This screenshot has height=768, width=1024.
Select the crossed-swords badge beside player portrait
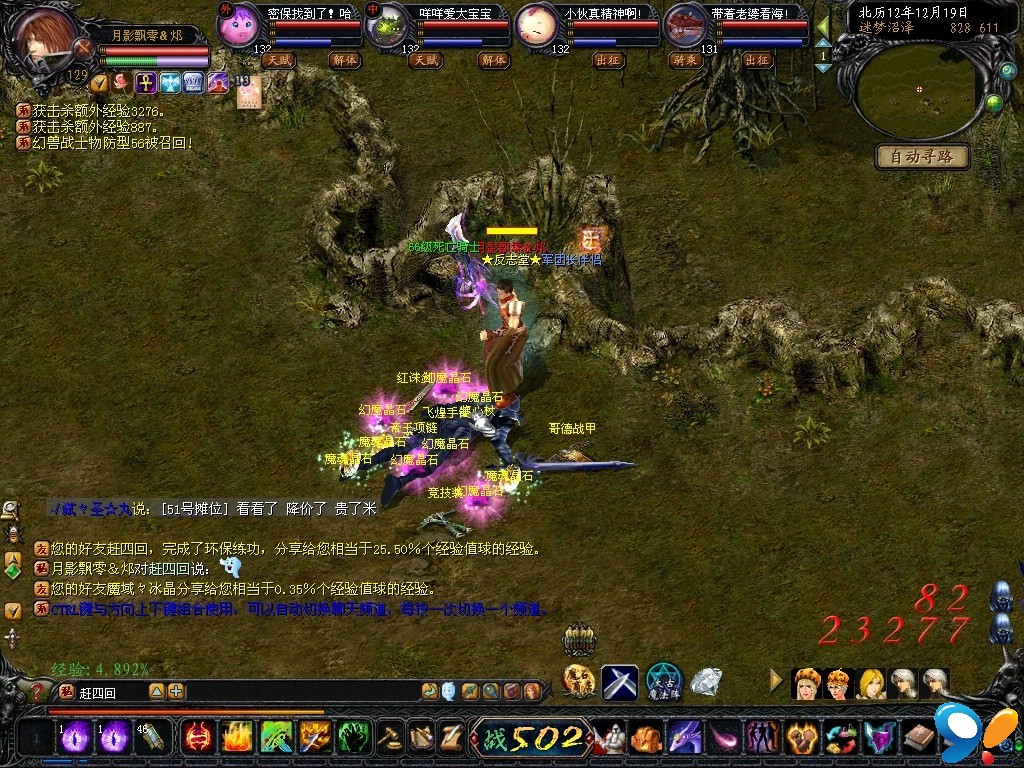coord(84,47)
